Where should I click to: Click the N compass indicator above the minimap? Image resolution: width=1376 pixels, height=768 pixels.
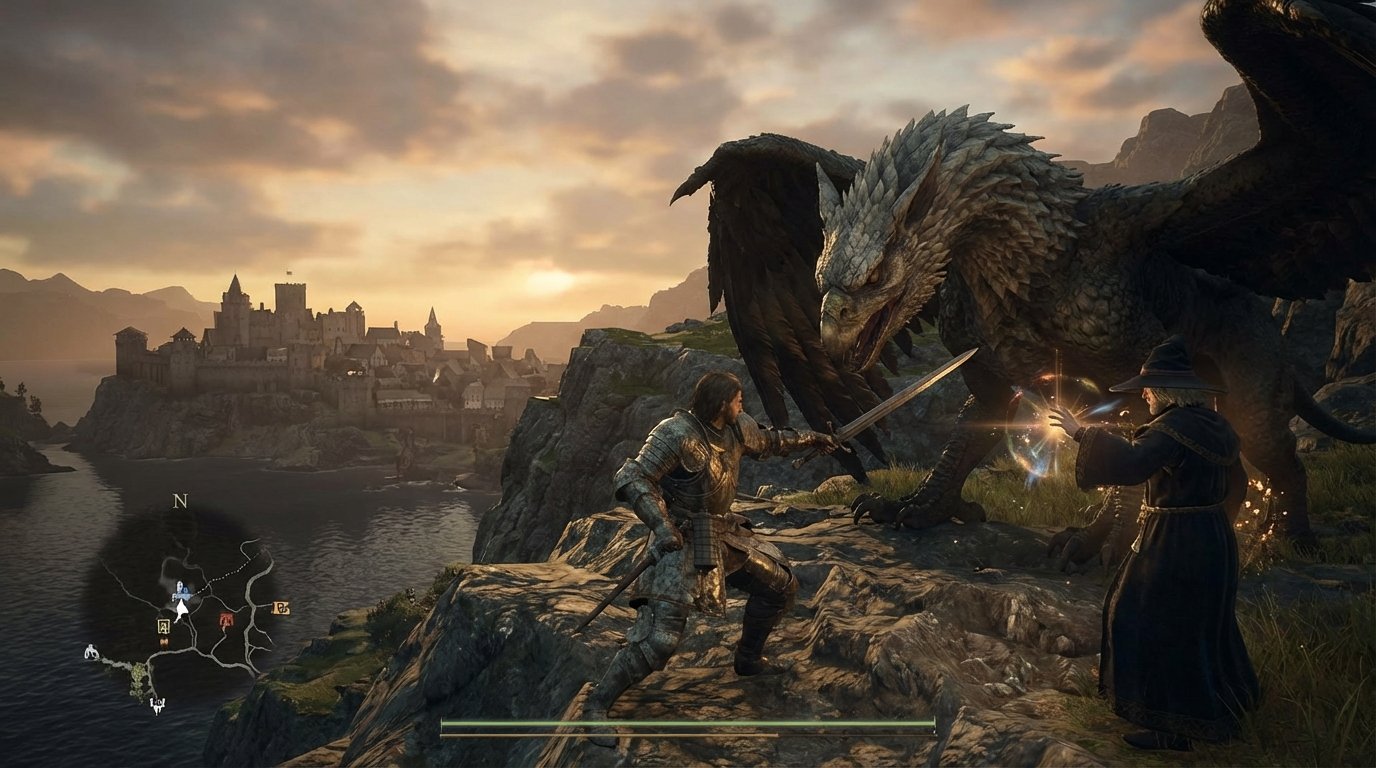pos(178,502)
